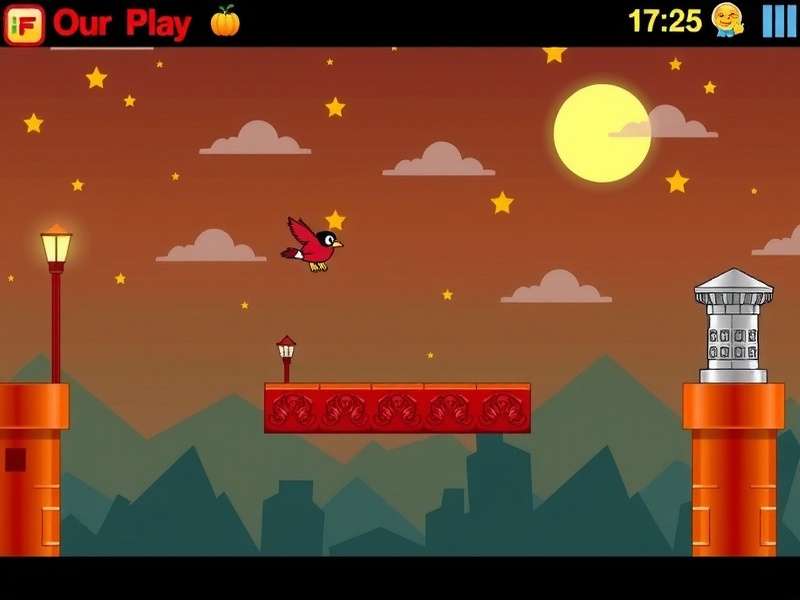Tap the pumpkin icon beside Our Play
Viewport: 800px width, 600px height.
[x=225, y=21]
